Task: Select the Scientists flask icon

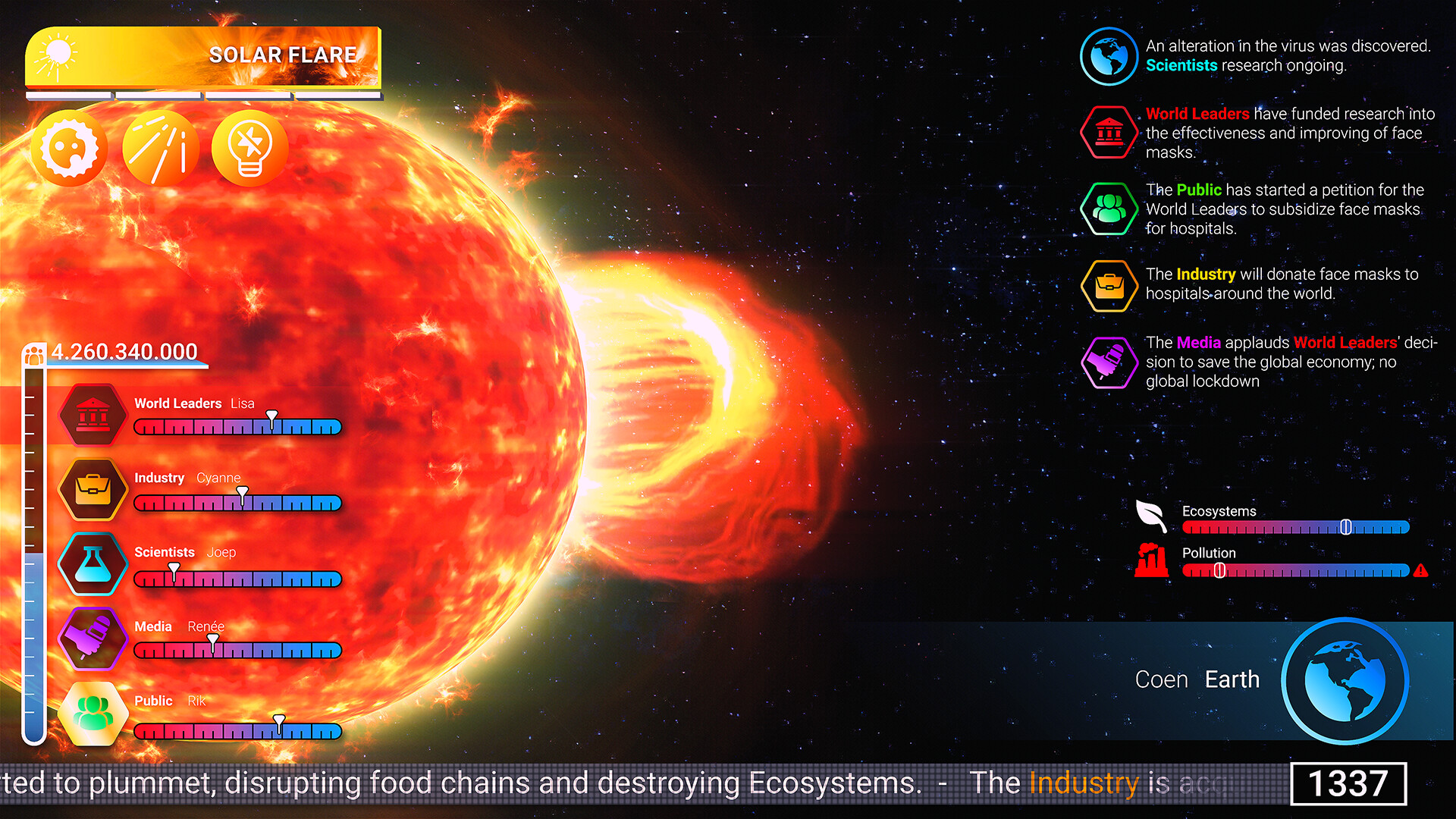Action: pyautogui.click(x=92, y=563)
